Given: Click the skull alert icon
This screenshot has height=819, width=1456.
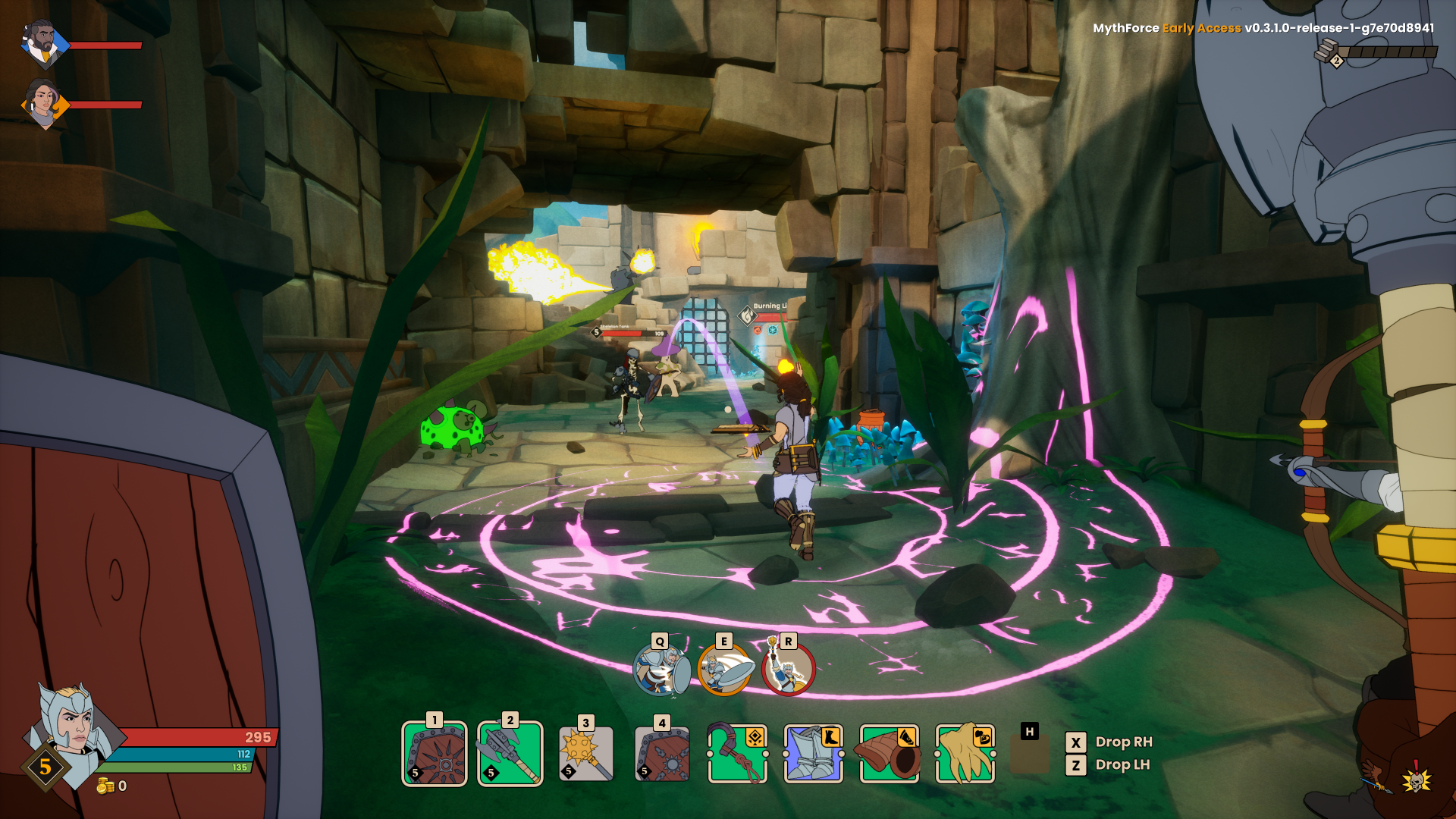Looking at the screenshot, I should (x=1415, y=778).
